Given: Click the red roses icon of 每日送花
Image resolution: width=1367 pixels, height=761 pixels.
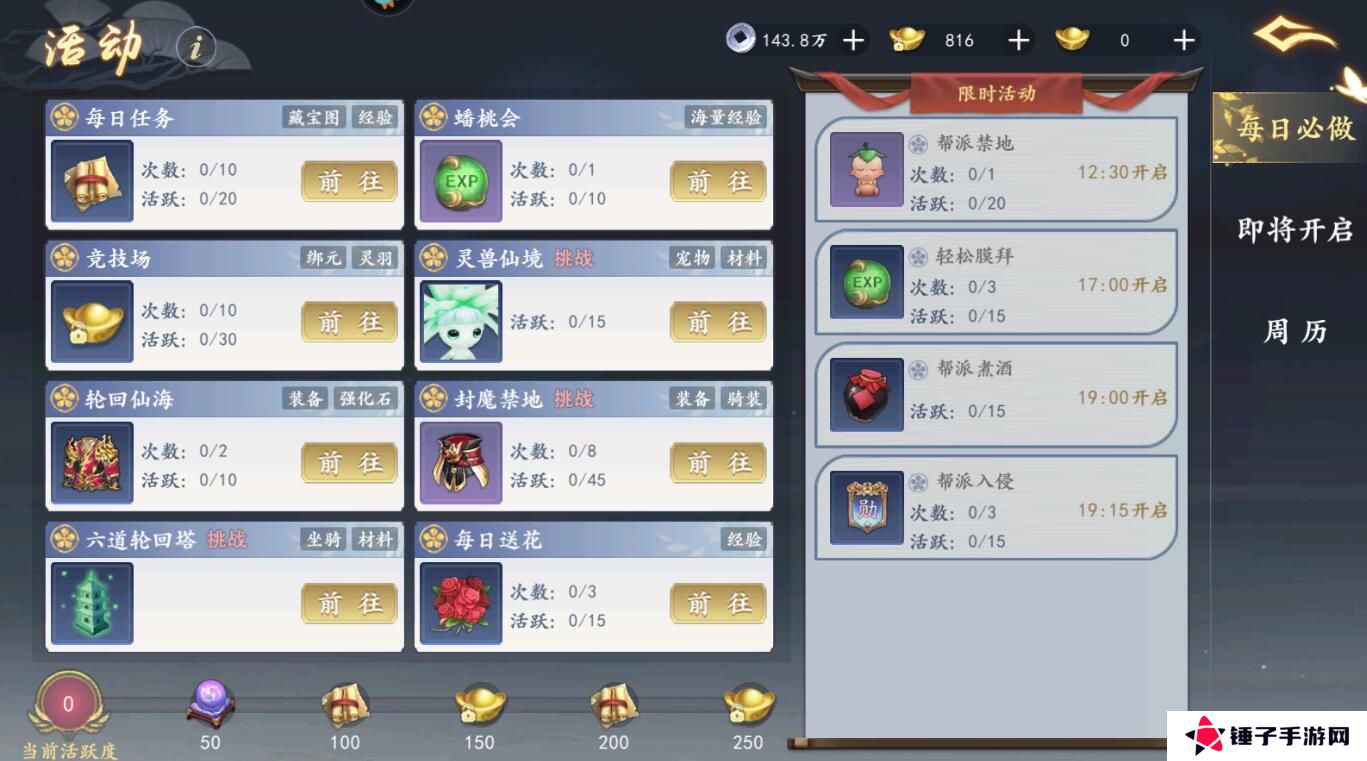Looking at the screenshot, I should (461, 604).
